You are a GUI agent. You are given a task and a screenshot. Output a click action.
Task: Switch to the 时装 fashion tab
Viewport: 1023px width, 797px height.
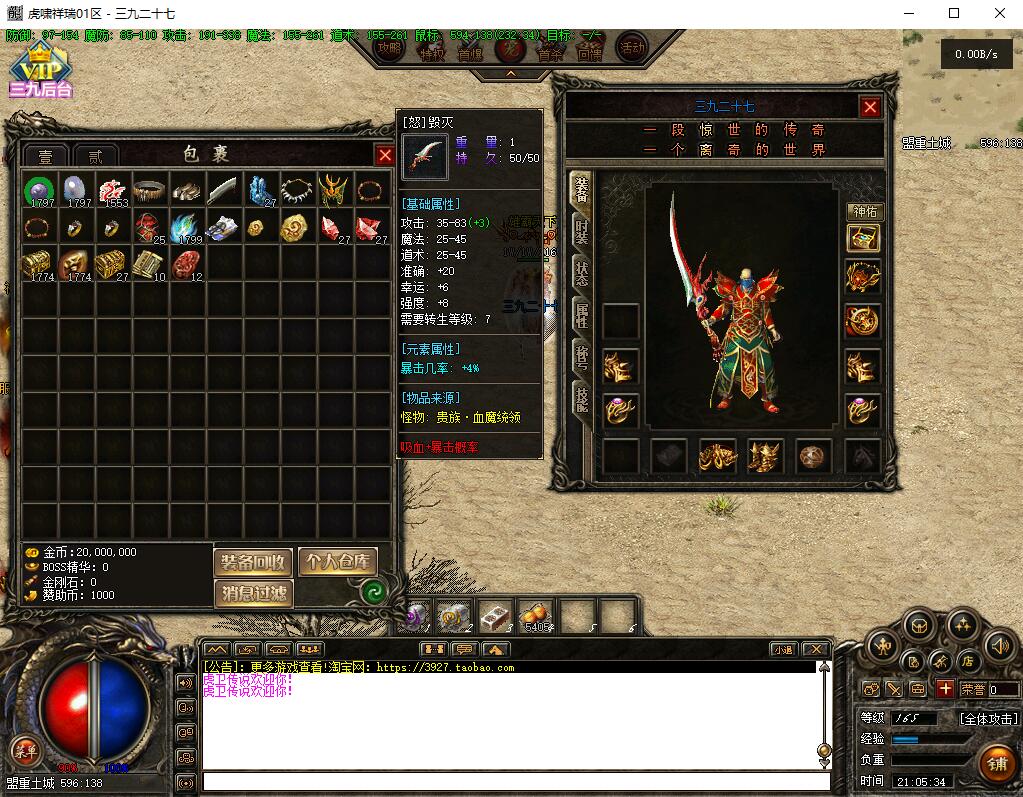[581, 232]
